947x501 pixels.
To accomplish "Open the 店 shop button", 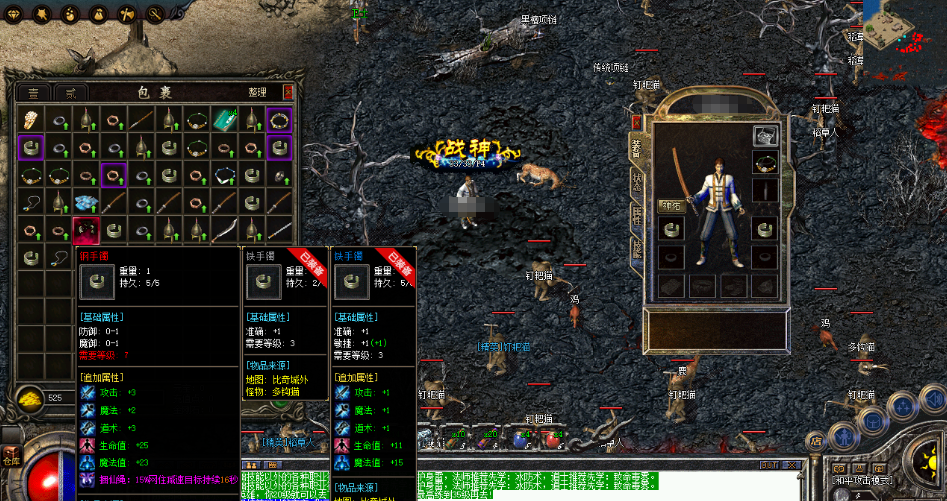I will 815,439.
